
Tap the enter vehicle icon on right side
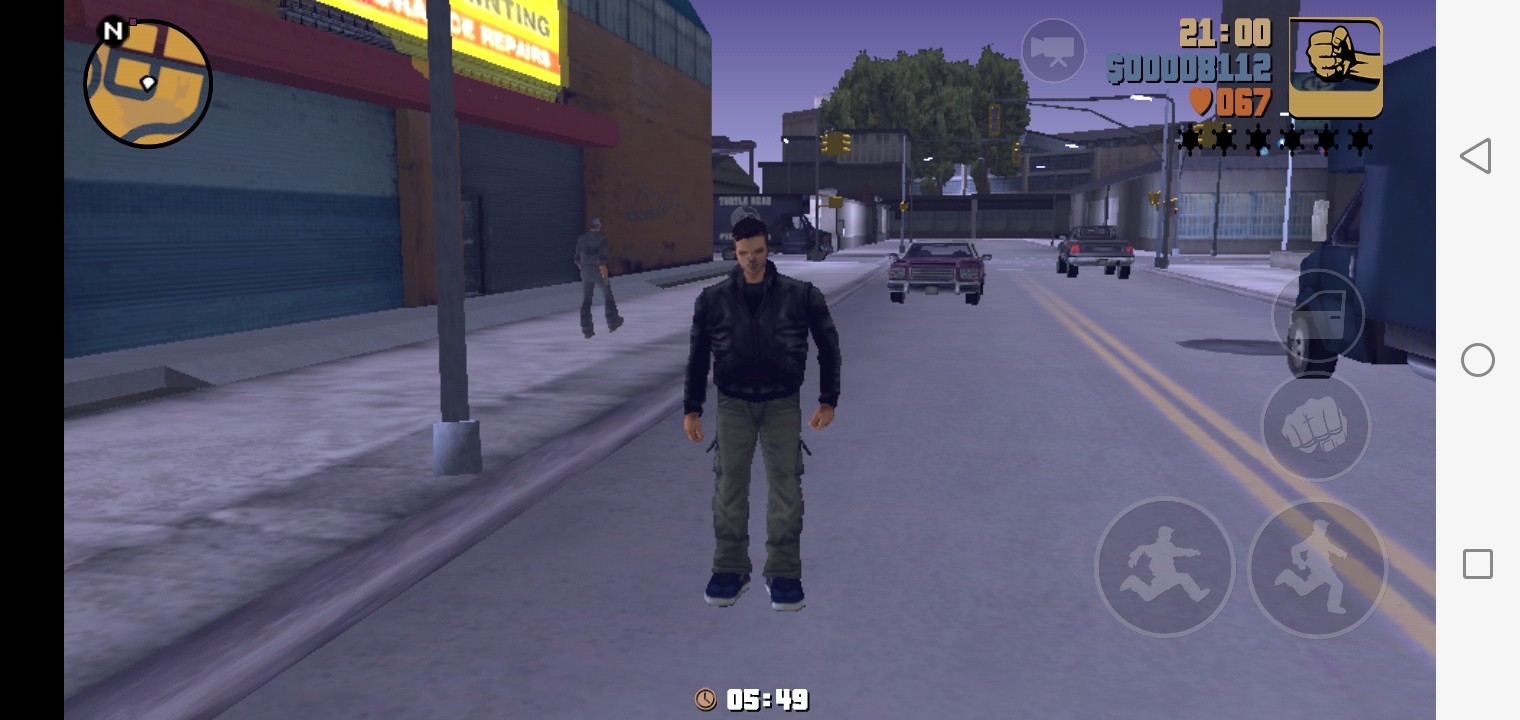pyautogui.click(x=1318, y=315)
